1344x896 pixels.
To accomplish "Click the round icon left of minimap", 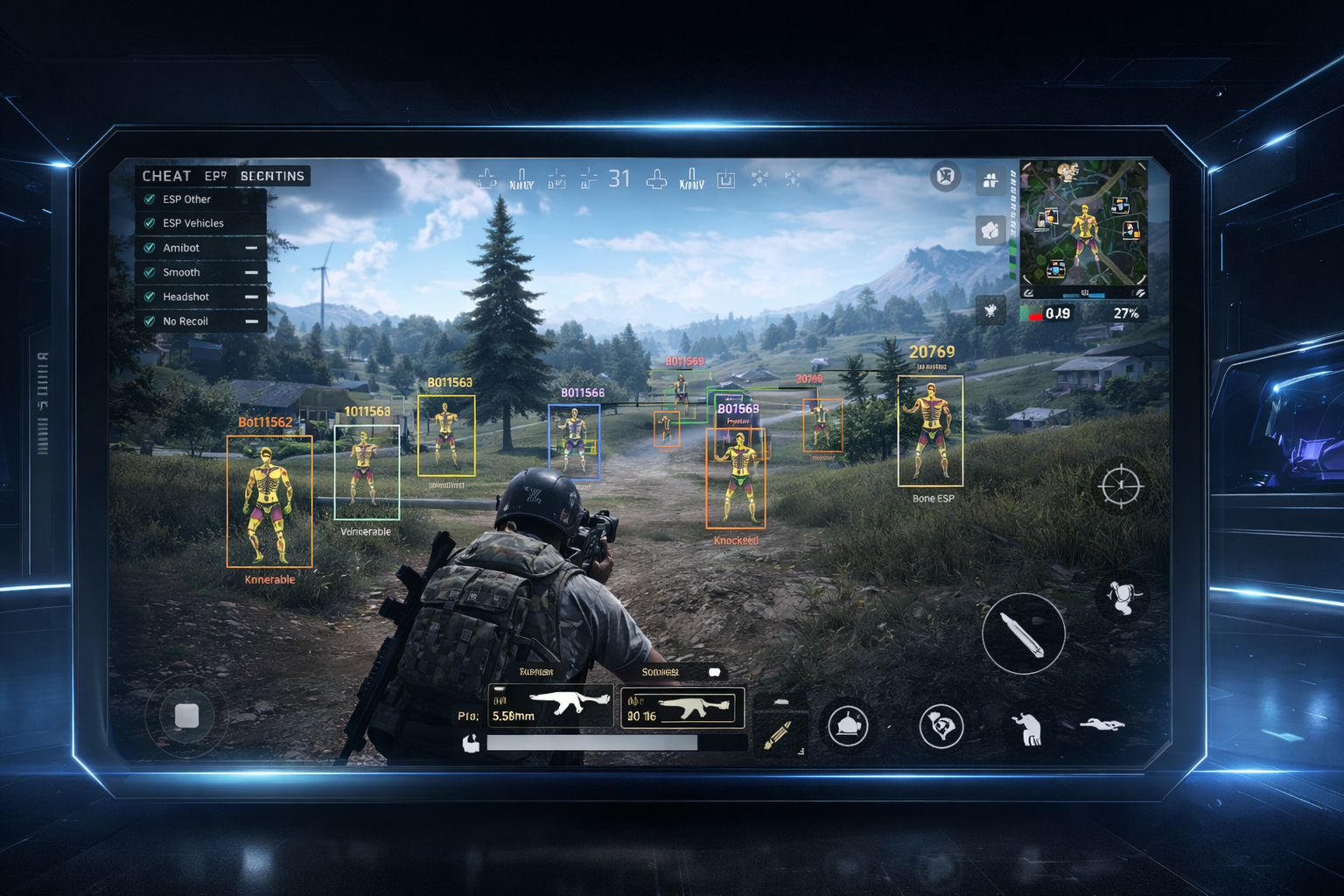I will [945, 177].
